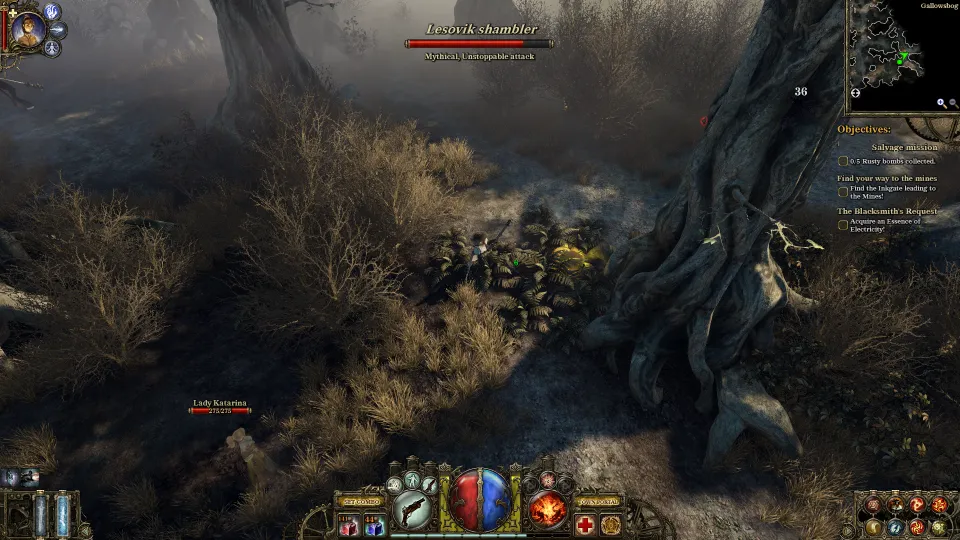The image size is (960, 540).
Task: Zoom out the minimap
Action: 953,103
